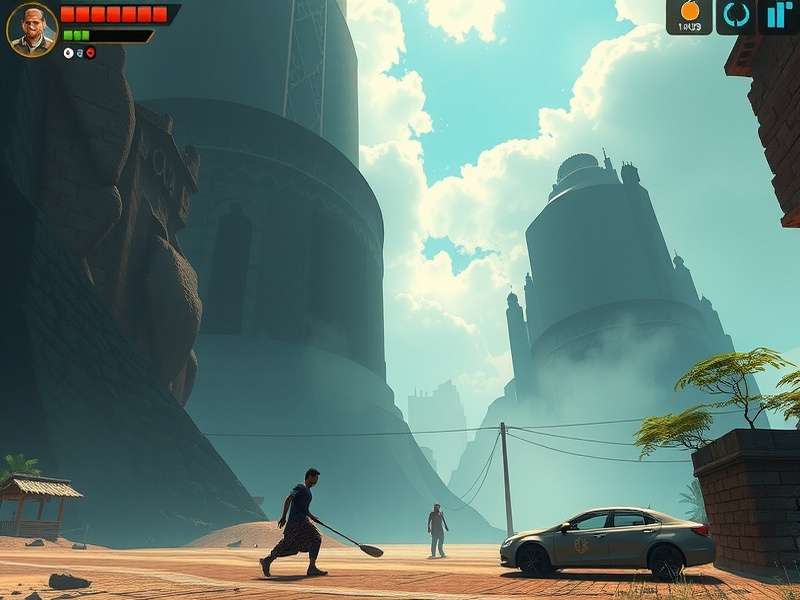Screen dimensions: 800x600
Task: Click the red status icon under the bars
Action: tap(90, 52)
